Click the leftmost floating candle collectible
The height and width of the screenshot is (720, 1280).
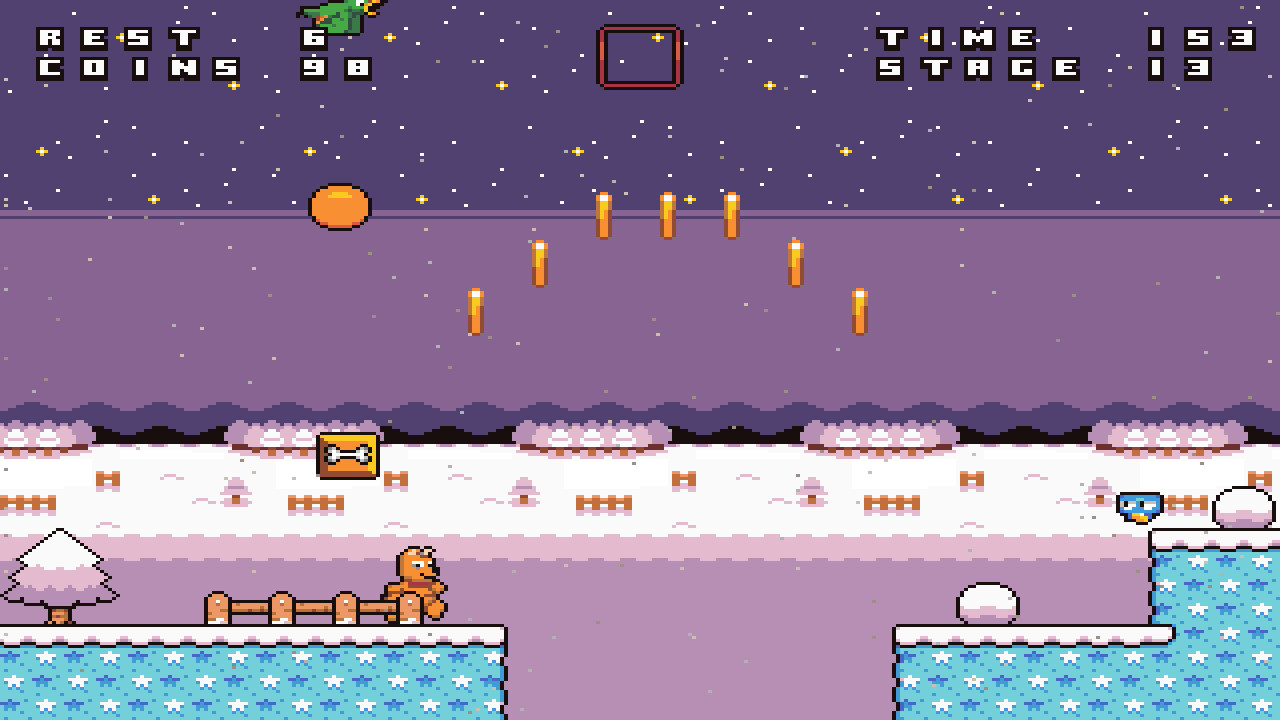(478, 312)
